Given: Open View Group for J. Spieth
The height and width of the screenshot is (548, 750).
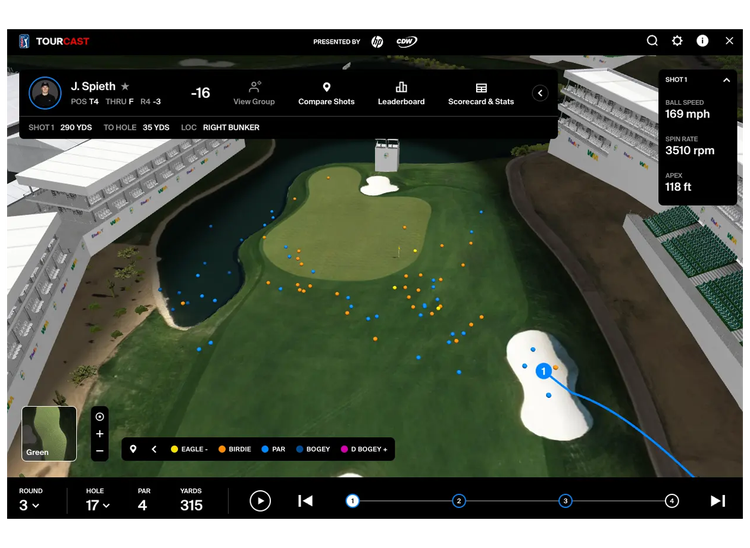Looking at the screenshot, I should coord(254,93).
